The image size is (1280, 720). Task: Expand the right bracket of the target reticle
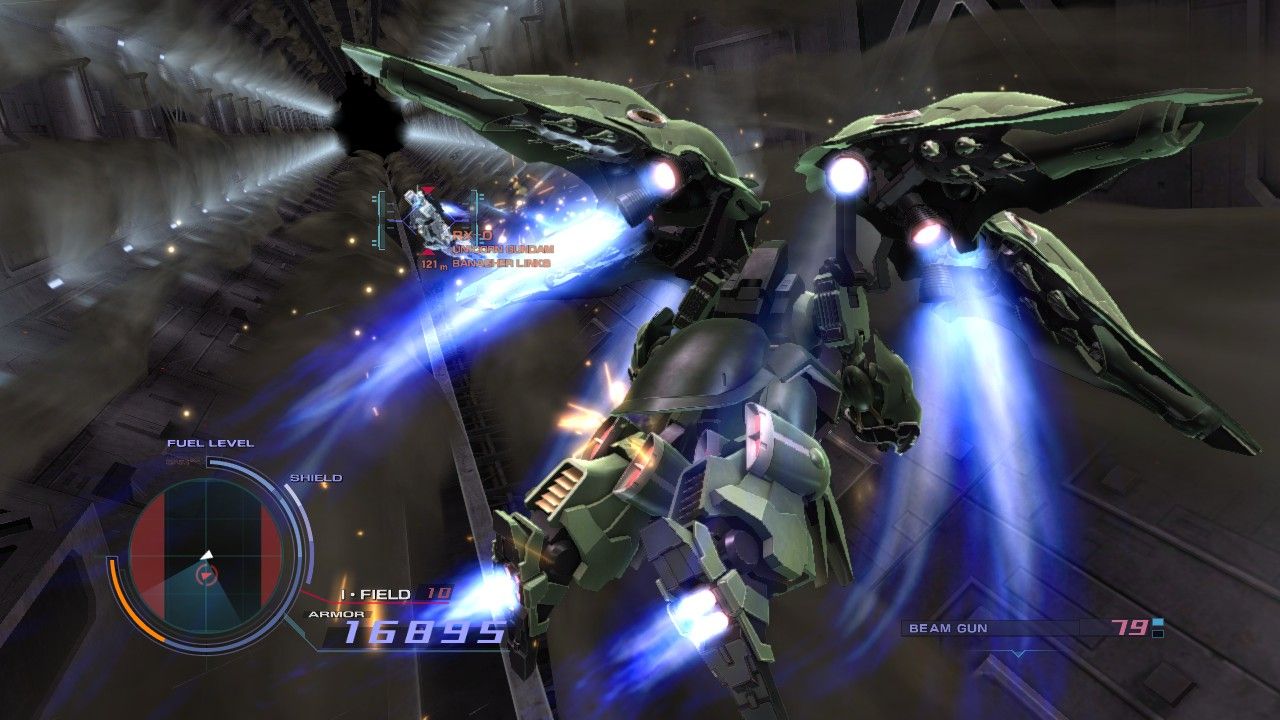[474, 218]
